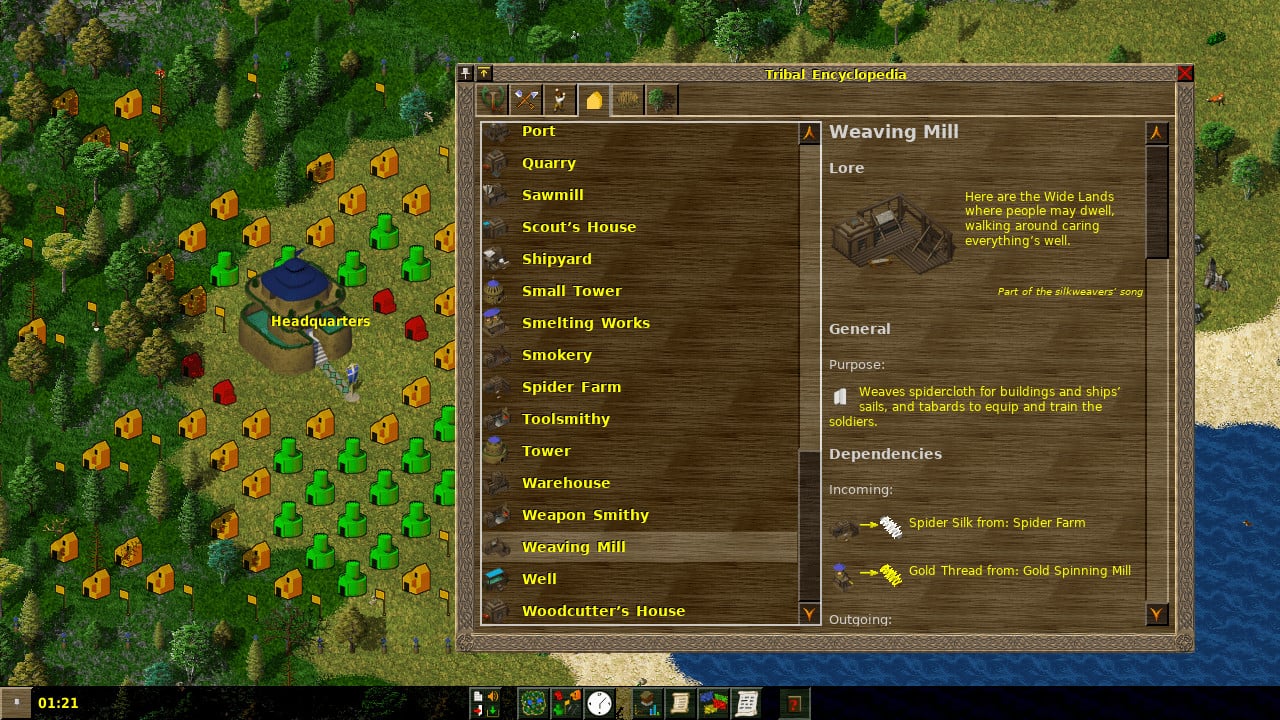The width and height of the screenshot is (1280, 720).
Task: Collapse the encyclopedia window upward
Action: click(484, 72)
